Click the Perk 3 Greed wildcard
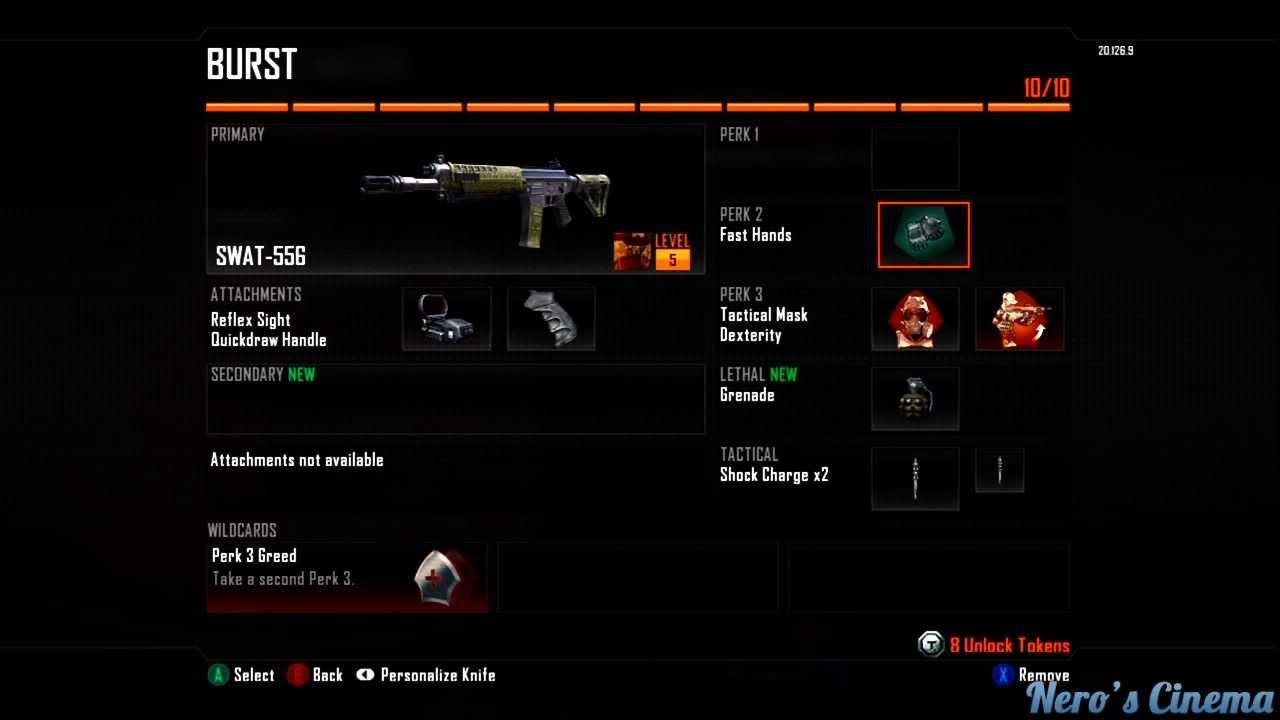This screenshot has height=720, width=1280. (347, 577)
